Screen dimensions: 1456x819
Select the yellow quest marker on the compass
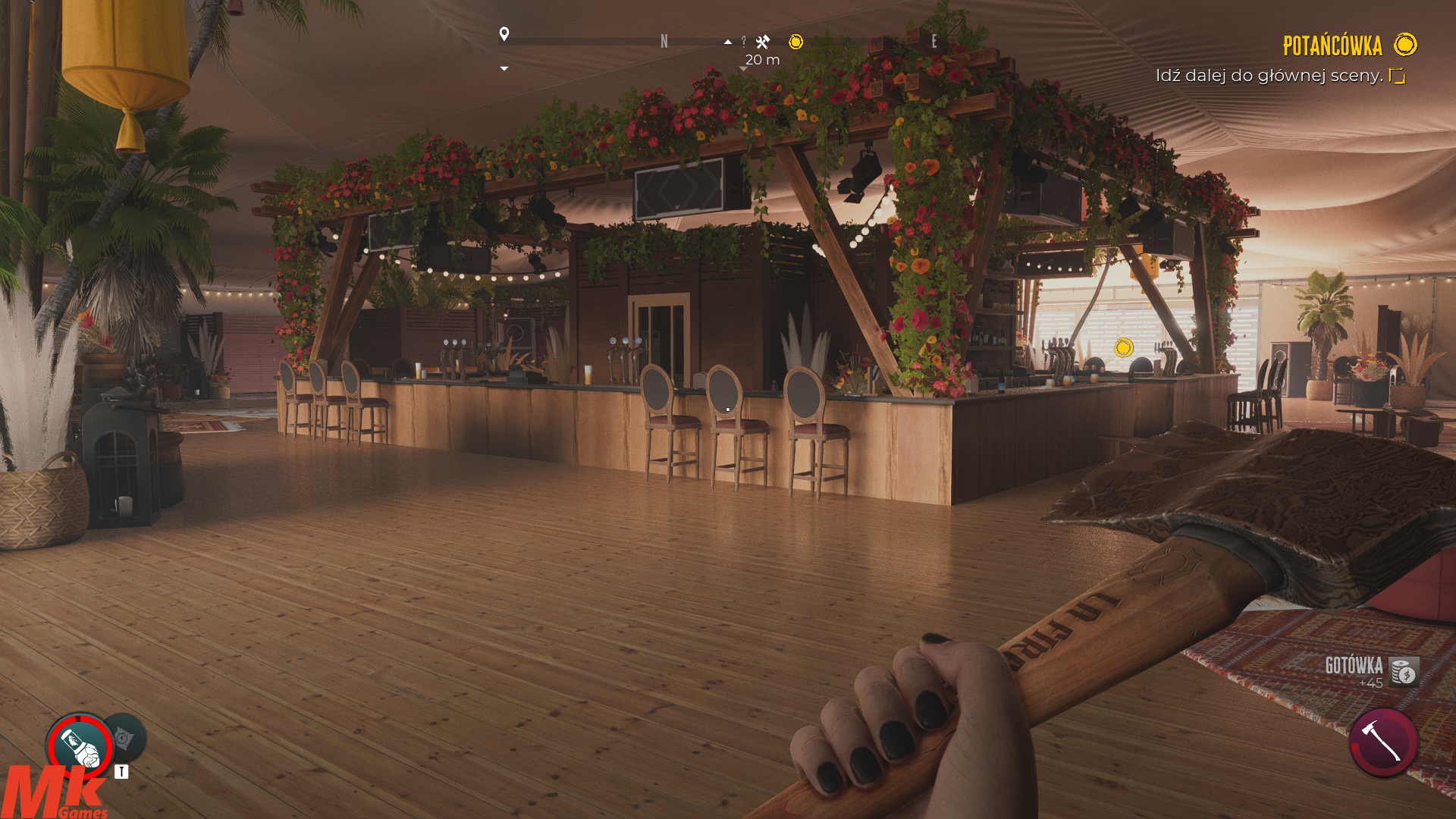click(x=795, y=42)
